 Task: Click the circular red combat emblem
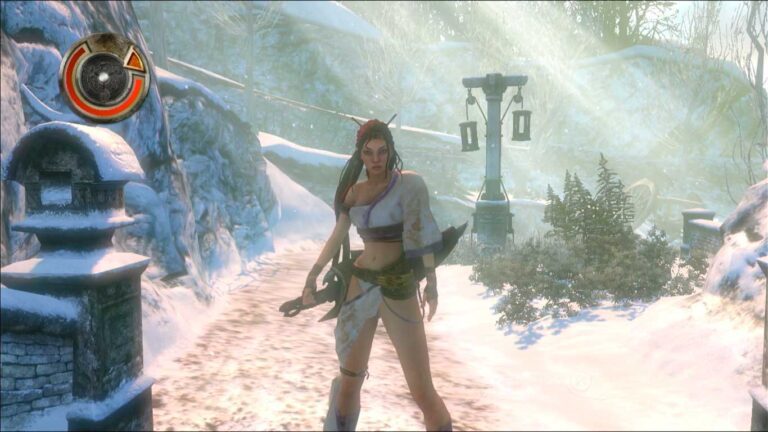coord(104,77)
